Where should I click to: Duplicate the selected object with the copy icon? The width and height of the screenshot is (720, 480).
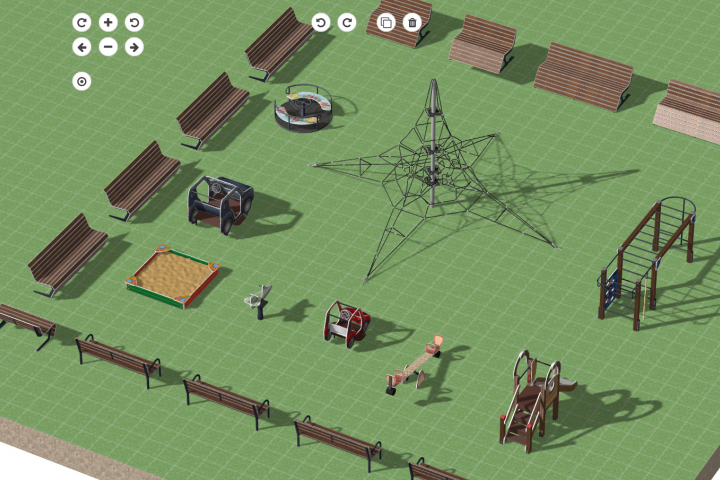coord(387,22)
